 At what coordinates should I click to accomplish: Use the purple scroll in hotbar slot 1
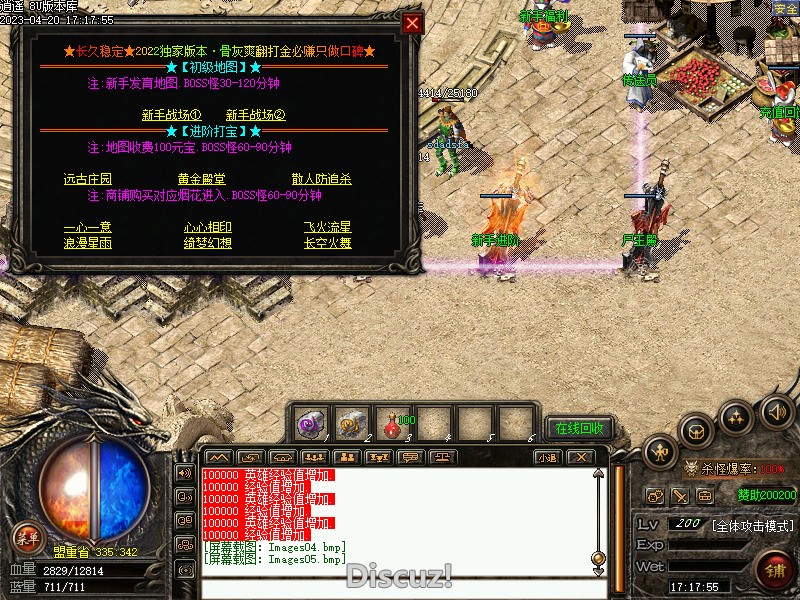pos(310,424)
